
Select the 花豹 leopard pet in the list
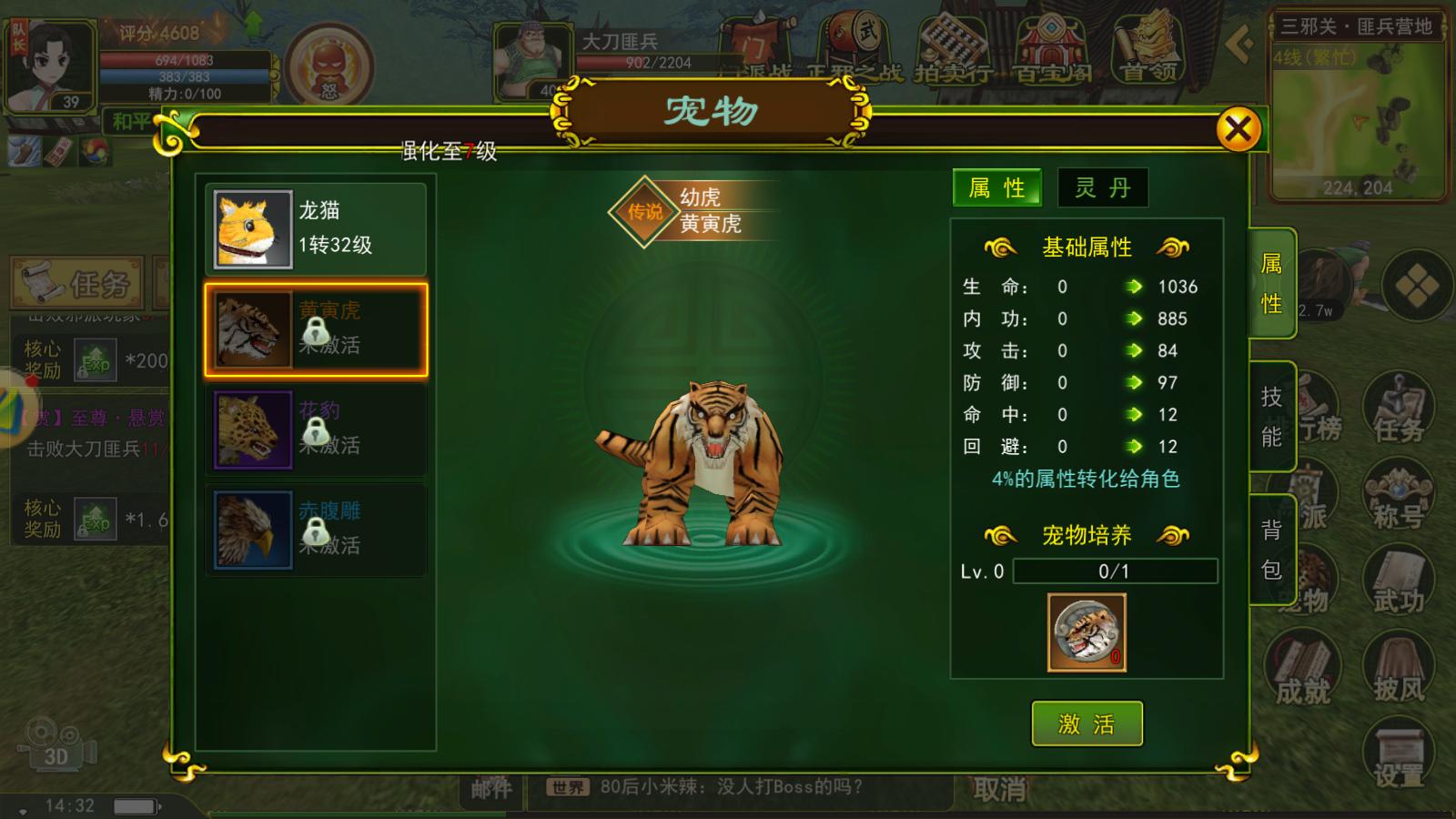click(x=315, y=428)
